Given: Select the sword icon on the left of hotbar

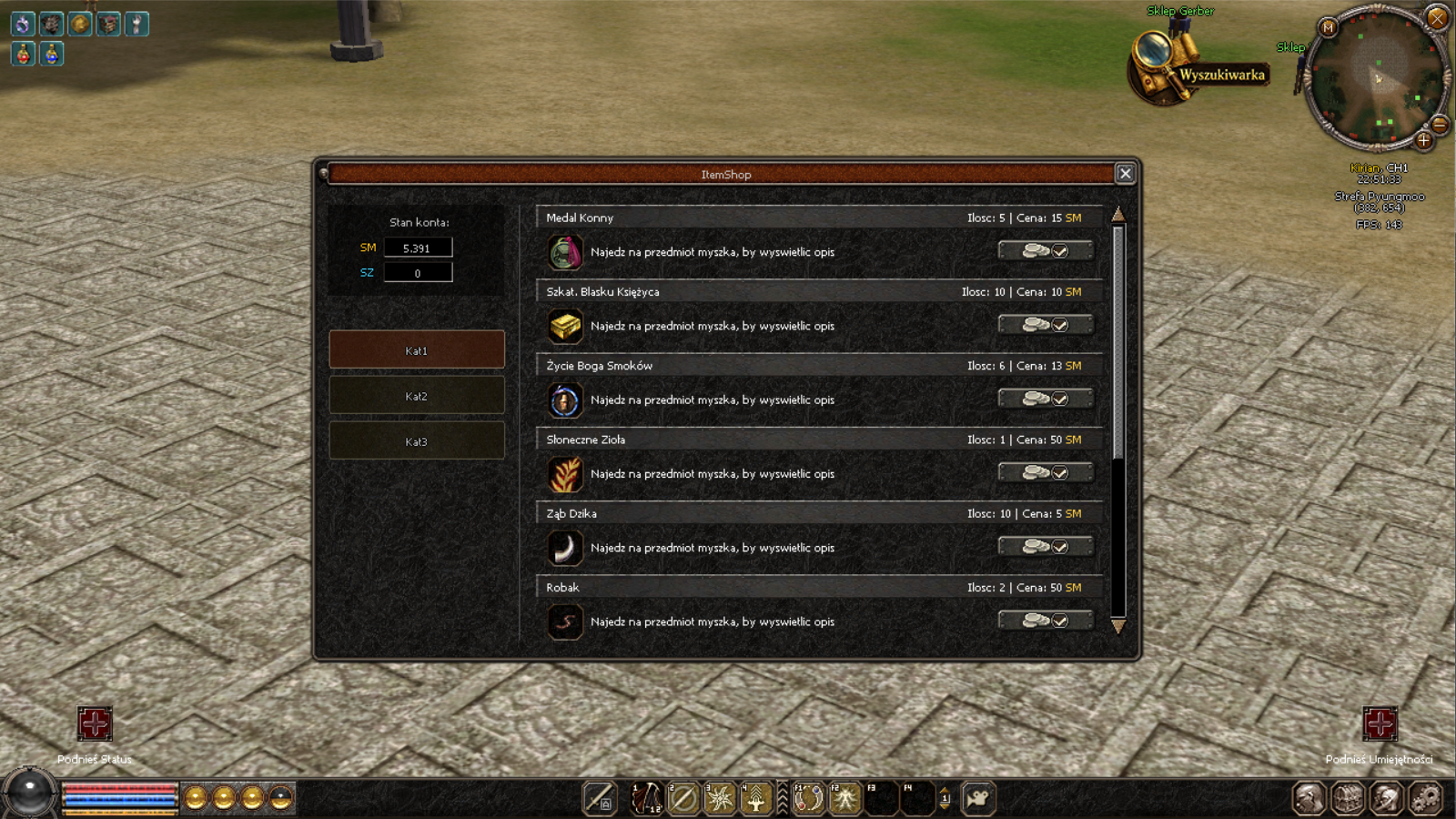Looking at the screenshot, I should [599, 799].
